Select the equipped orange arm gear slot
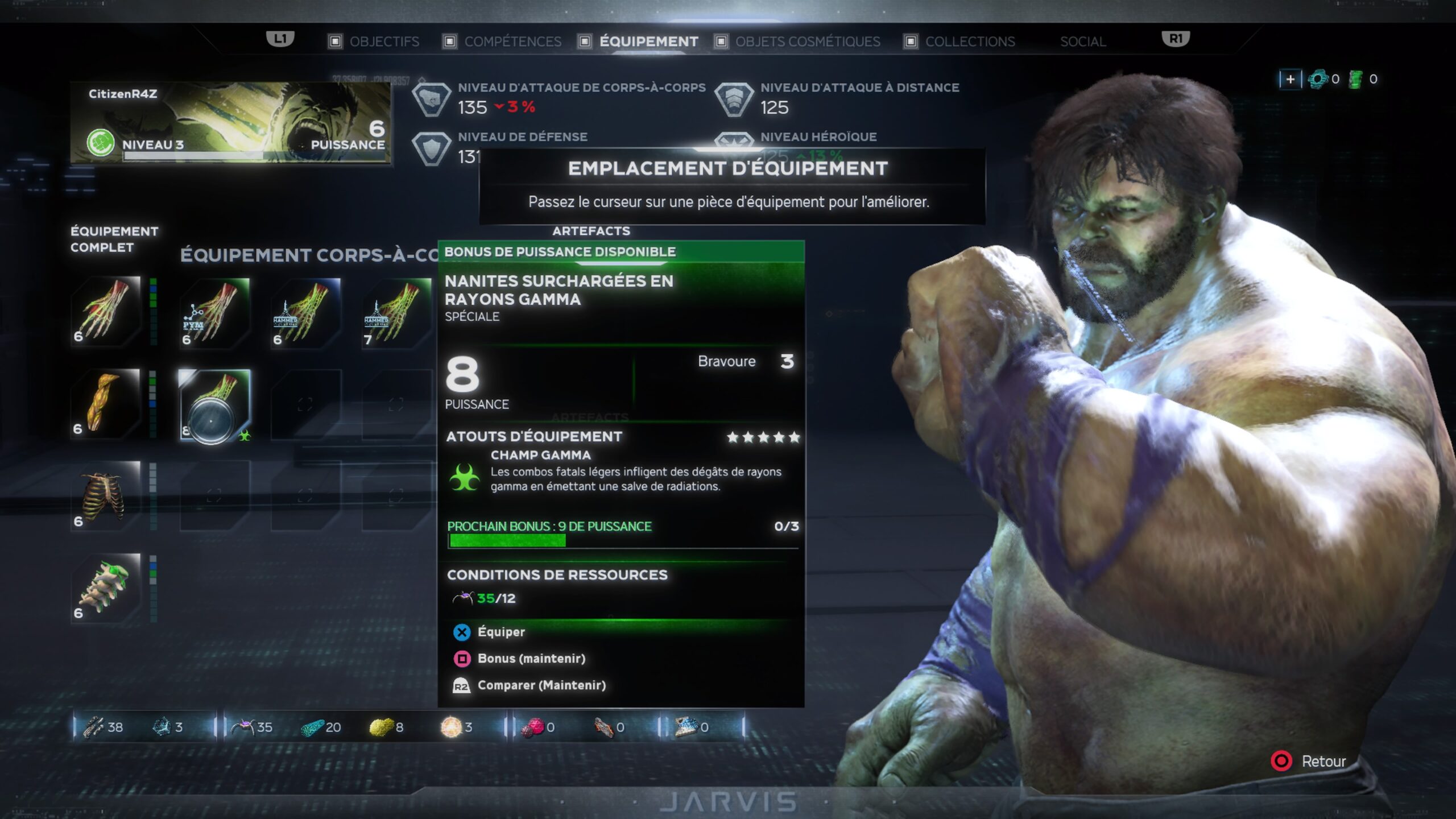Viewport: 1456px width, 819px height. (x=106, y=403)
